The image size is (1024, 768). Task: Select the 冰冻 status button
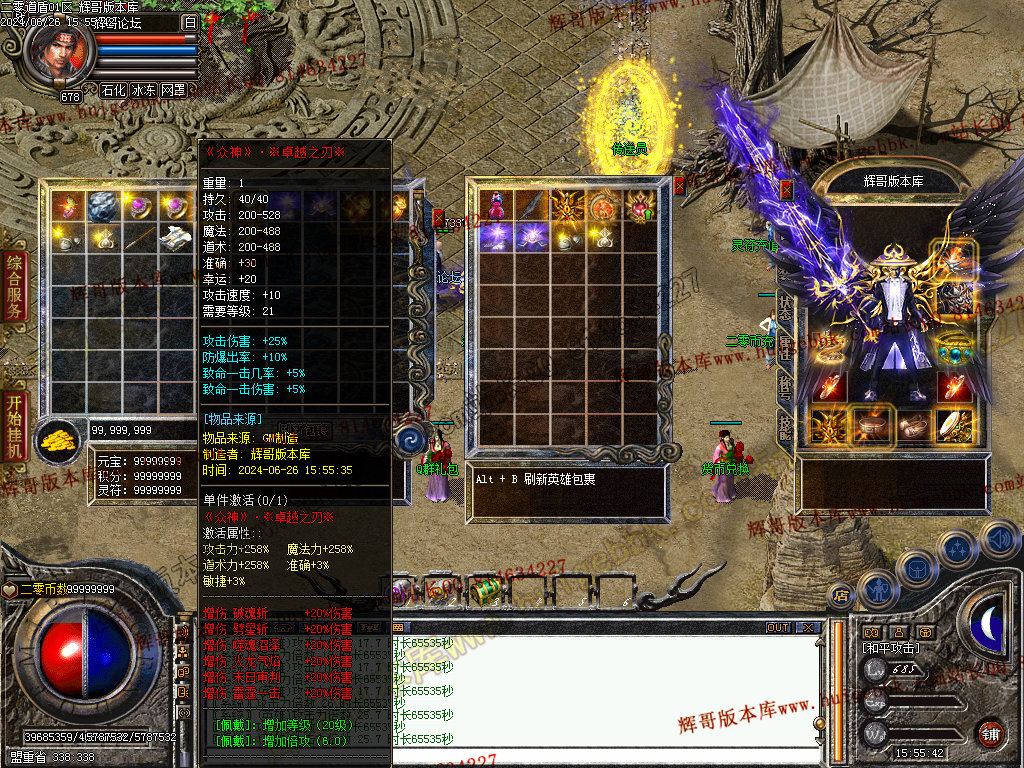tap(143, 90)
